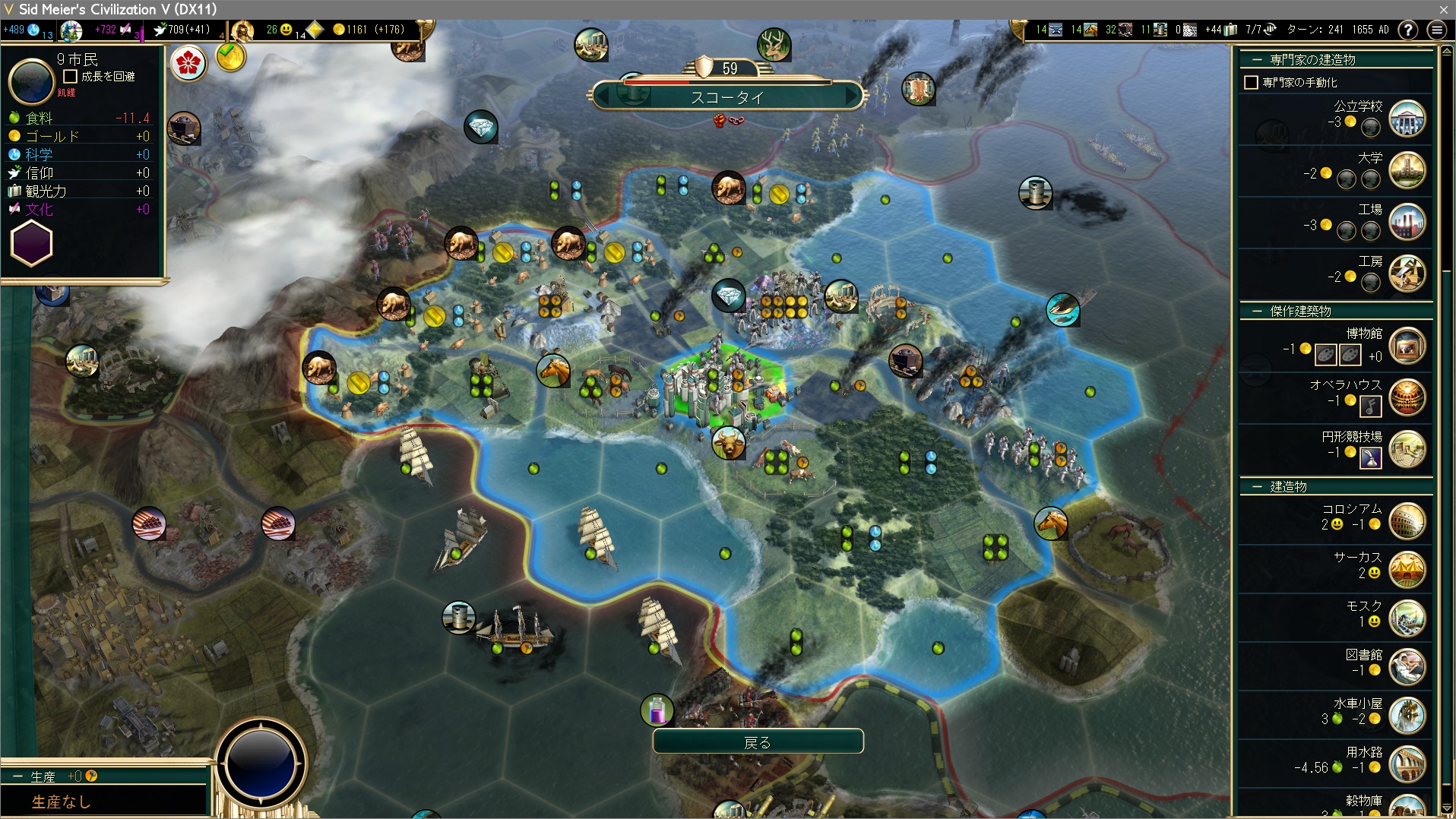The height and width of the screenshot is (819, 1456).
Task: Close the Civilization V window
Action: click(x=1443, y=9)
